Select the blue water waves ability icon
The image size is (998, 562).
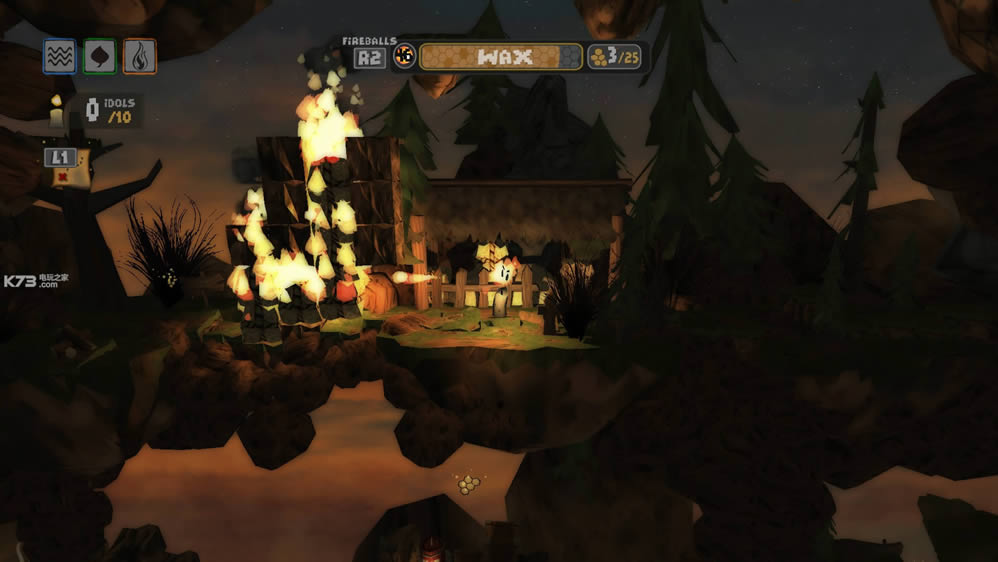tap(60, 57)
